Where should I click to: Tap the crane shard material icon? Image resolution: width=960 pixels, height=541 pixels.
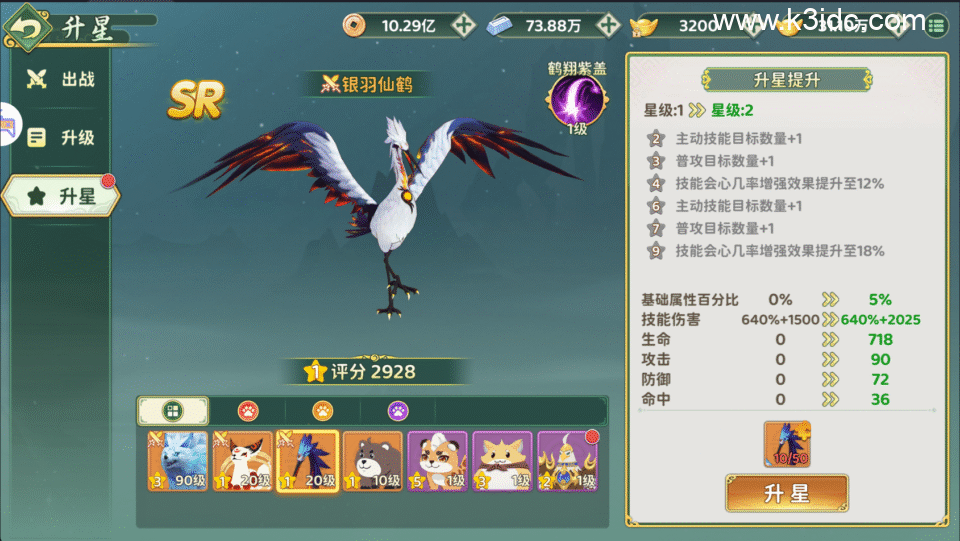point(787,444)
